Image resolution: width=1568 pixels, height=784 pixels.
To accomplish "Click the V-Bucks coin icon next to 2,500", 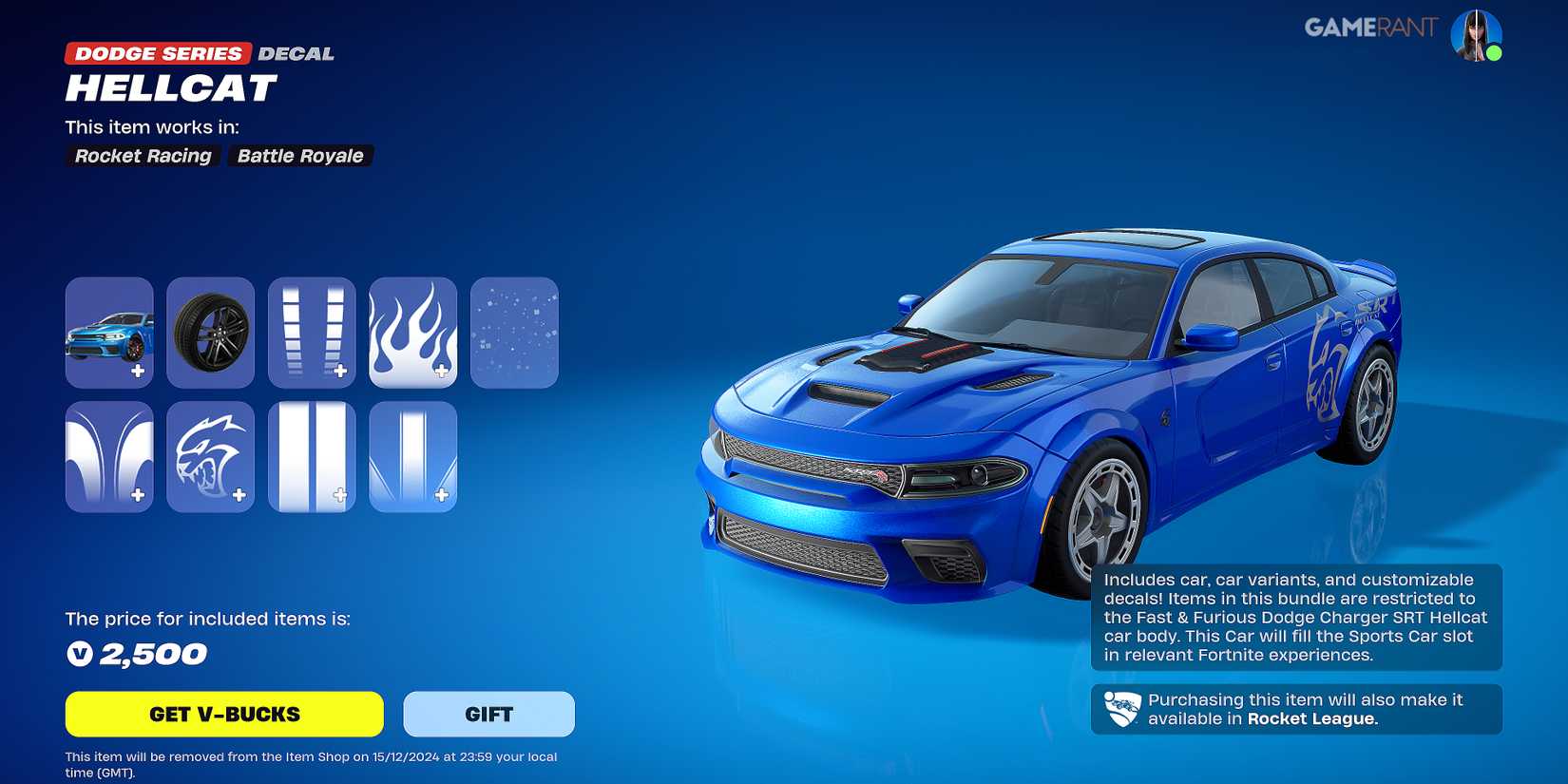I will coord(82,654).
